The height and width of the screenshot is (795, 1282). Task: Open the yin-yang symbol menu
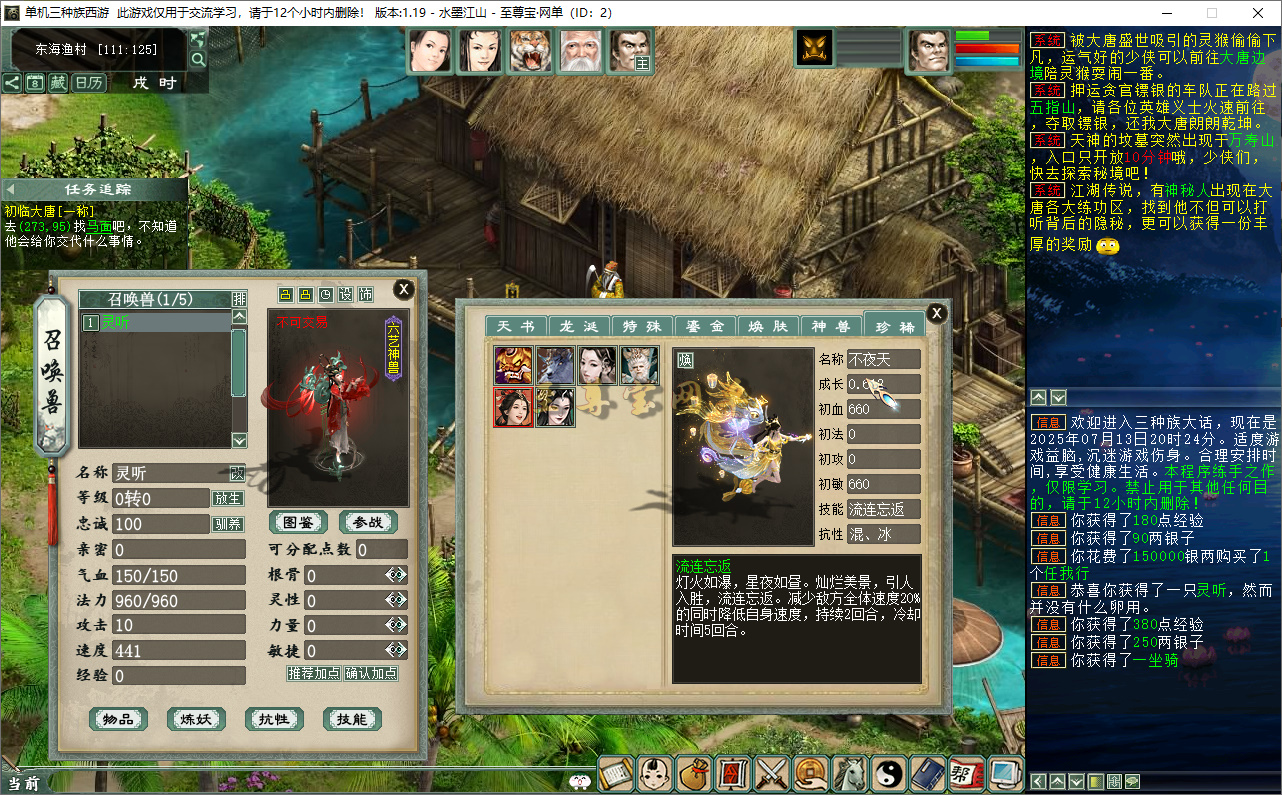click(889, 773)
